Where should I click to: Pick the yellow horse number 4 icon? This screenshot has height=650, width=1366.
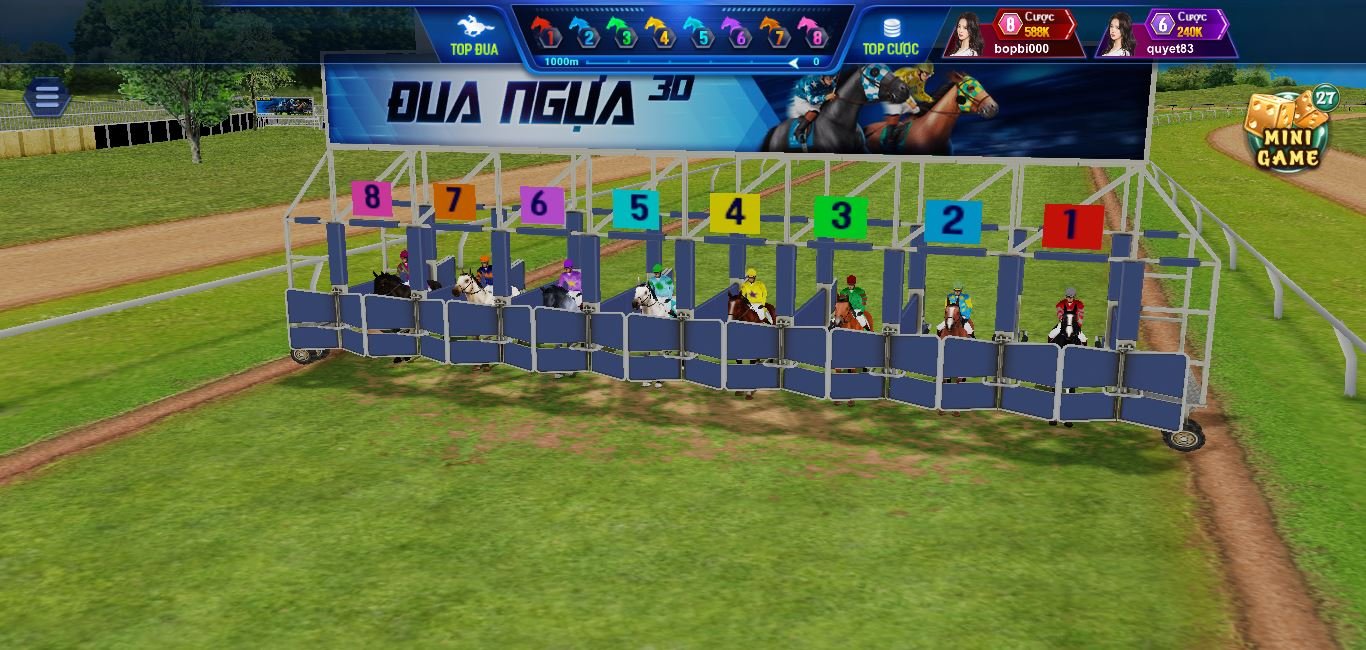[661, 32]
